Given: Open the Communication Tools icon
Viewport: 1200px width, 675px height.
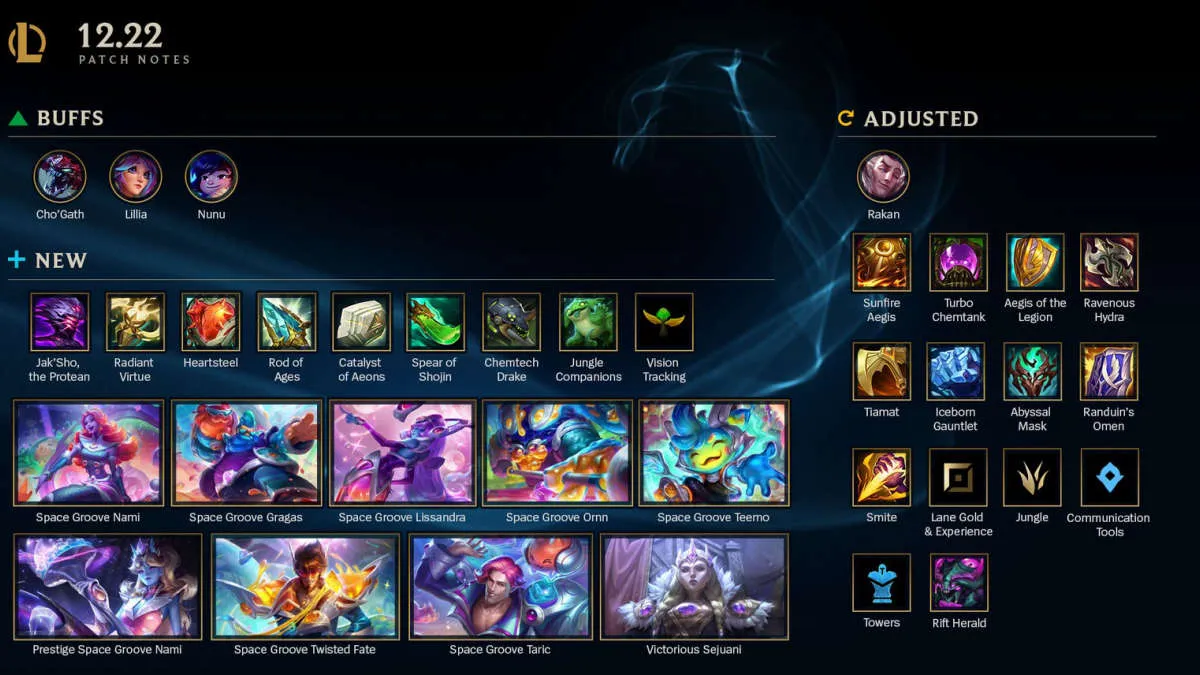Looking at the screenshot, I should point(1109,477).
